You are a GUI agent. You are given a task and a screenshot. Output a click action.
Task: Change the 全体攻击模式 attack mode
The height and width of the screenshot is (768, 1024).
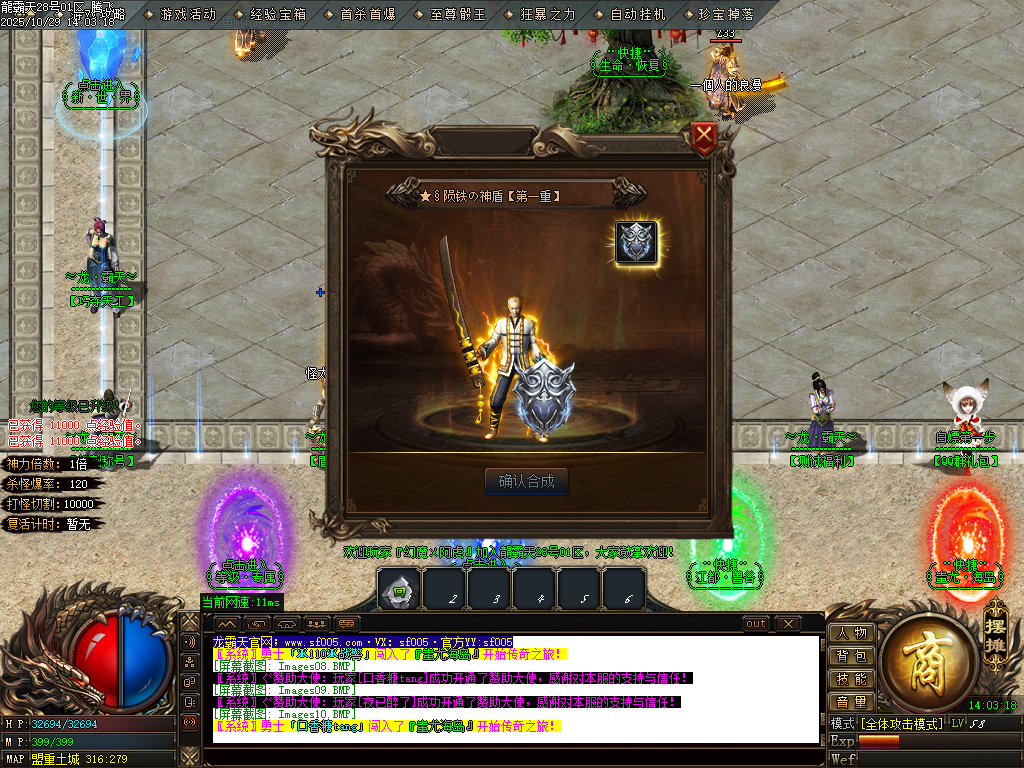901,723
